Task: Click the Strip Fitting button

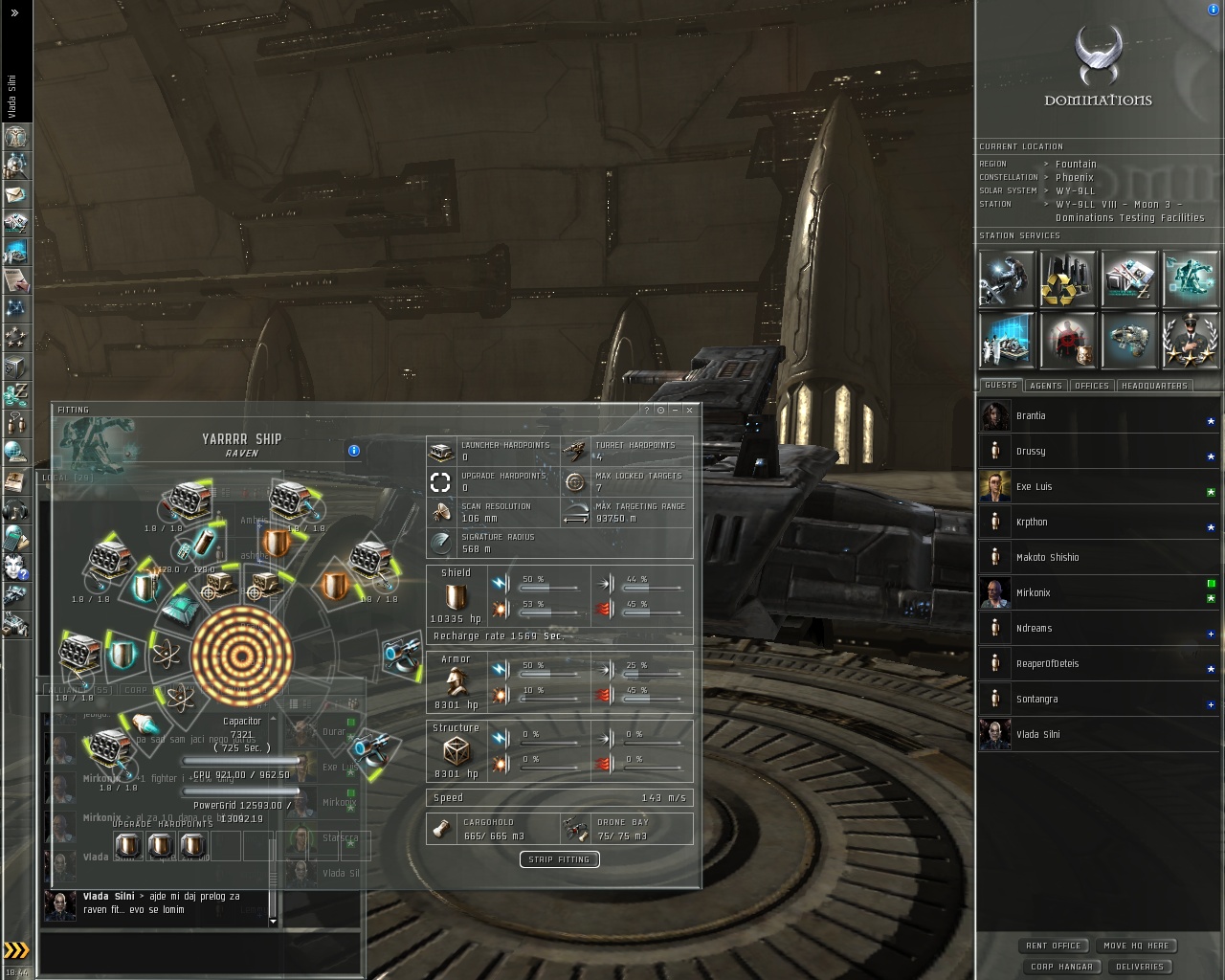Action: (560, 859)
